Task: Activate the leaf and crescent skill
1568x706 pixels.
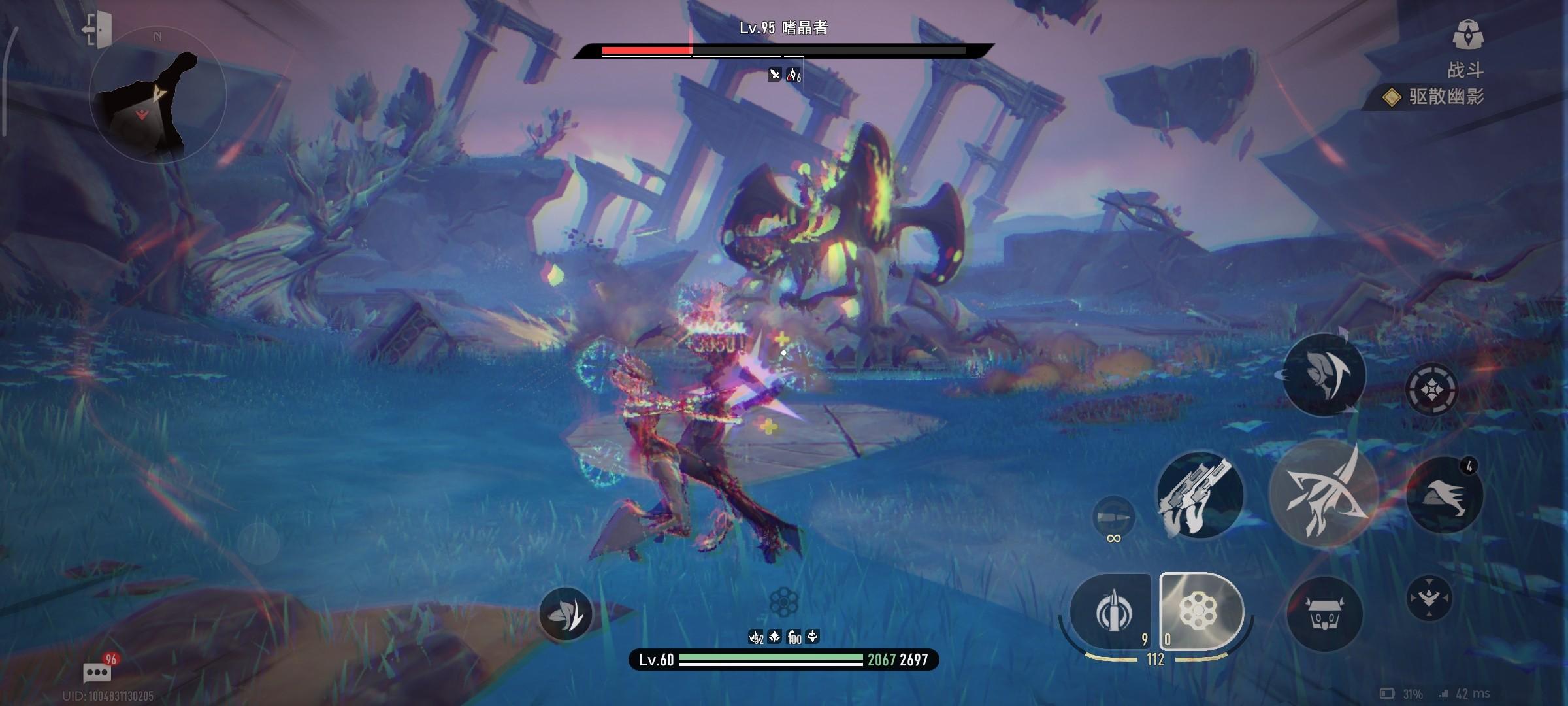Action: pos(1324,375)
